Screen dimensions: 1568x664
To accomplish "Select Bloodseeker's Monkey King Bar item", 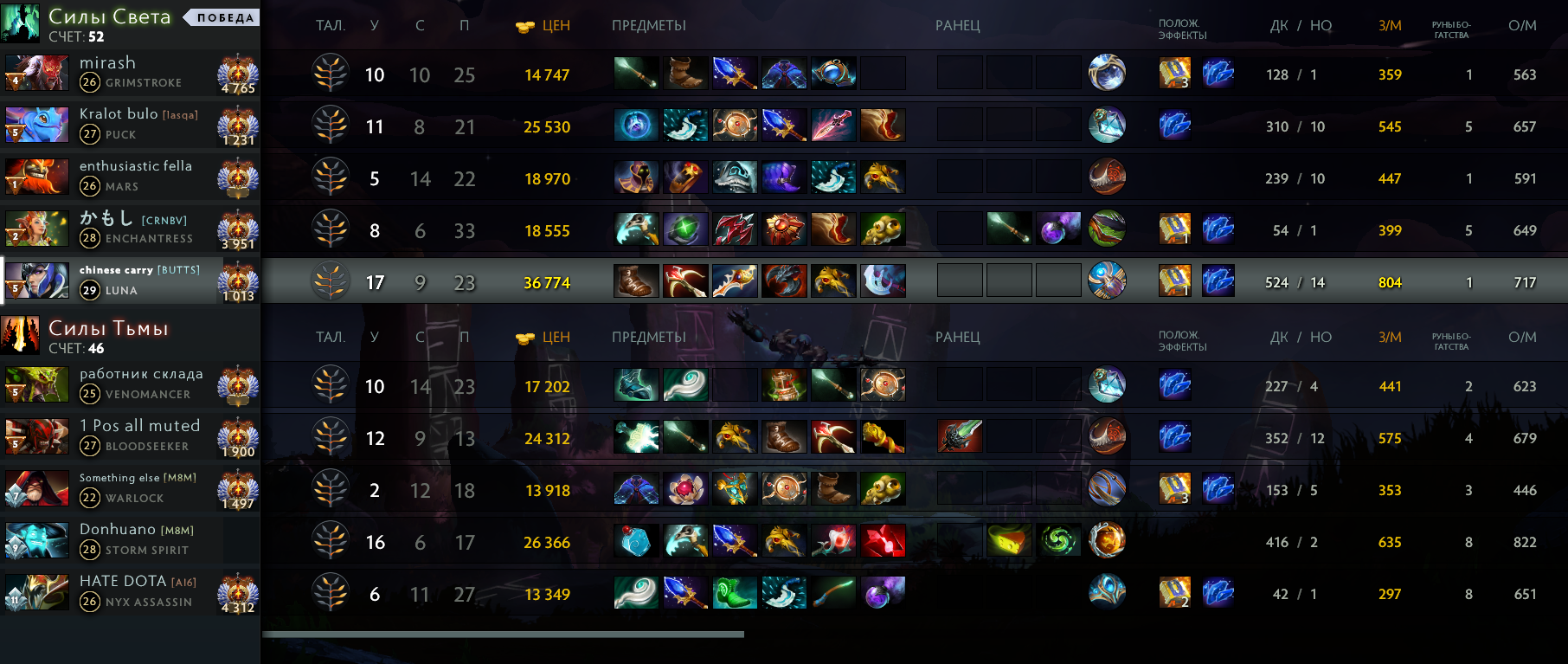I will point(883,438).
